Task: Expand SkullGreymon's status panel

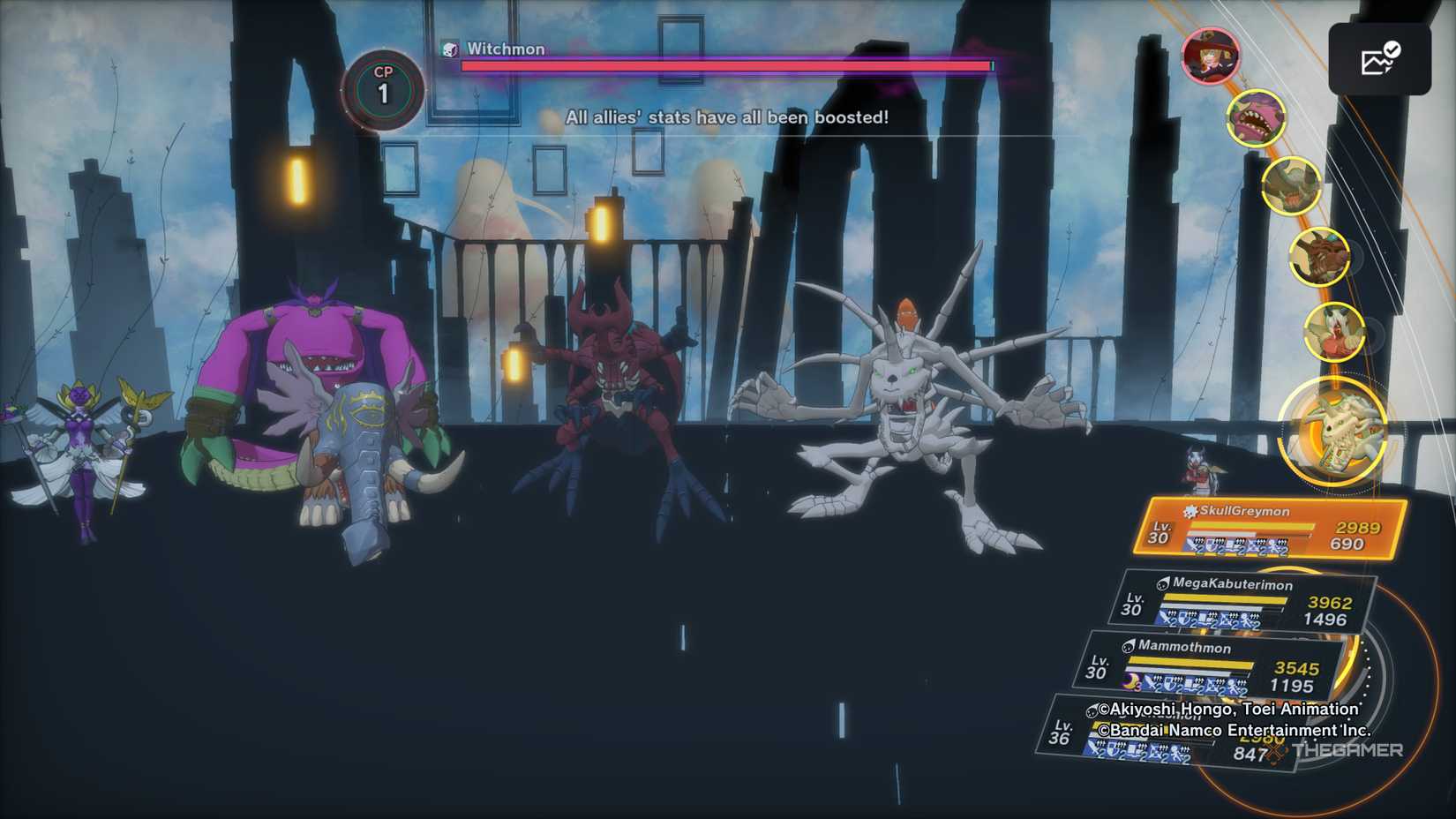Action: click(x=1253, y=530)
